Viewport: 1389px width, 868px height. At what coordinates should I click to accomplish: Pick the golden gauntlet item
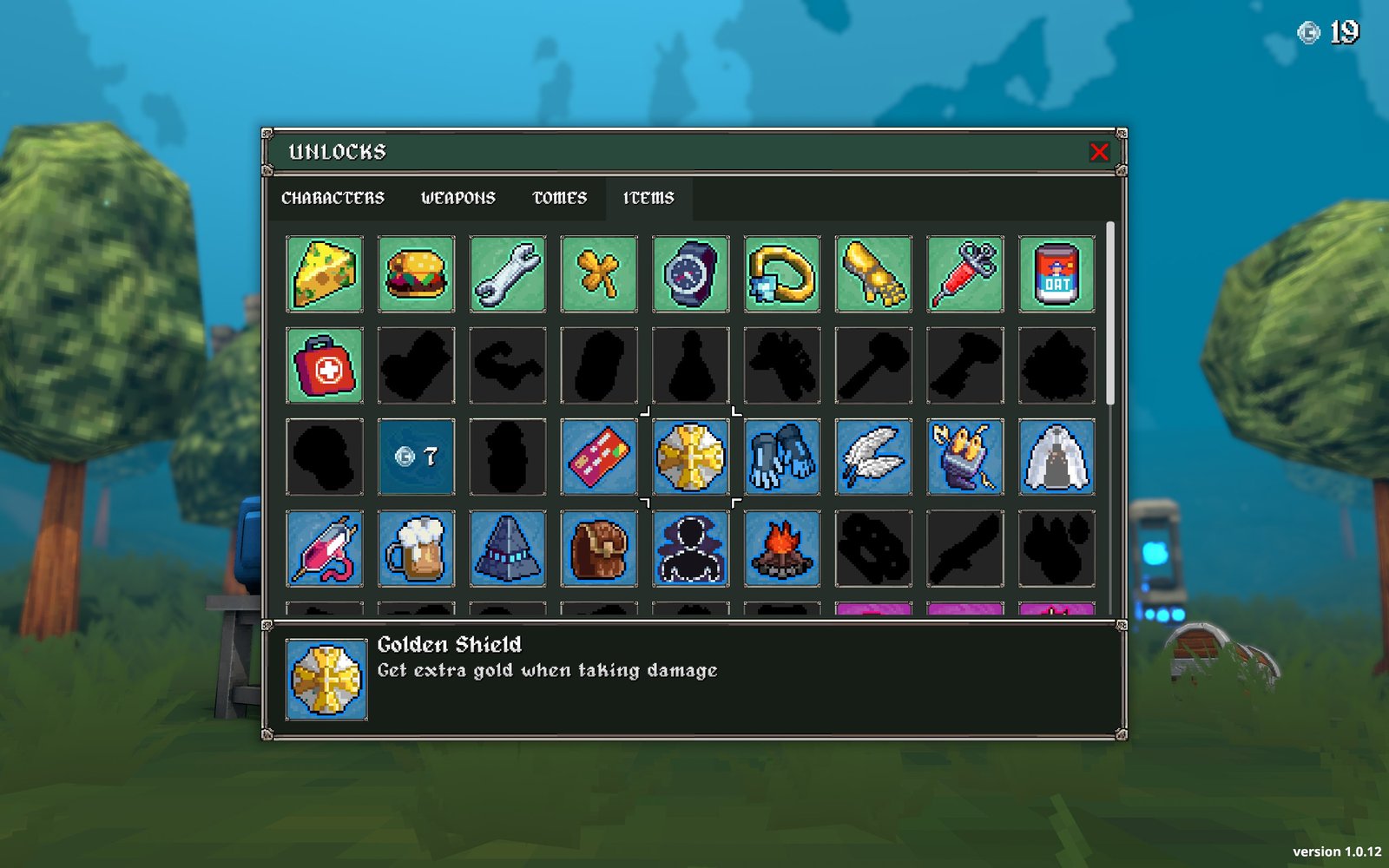tap(874, 274)
